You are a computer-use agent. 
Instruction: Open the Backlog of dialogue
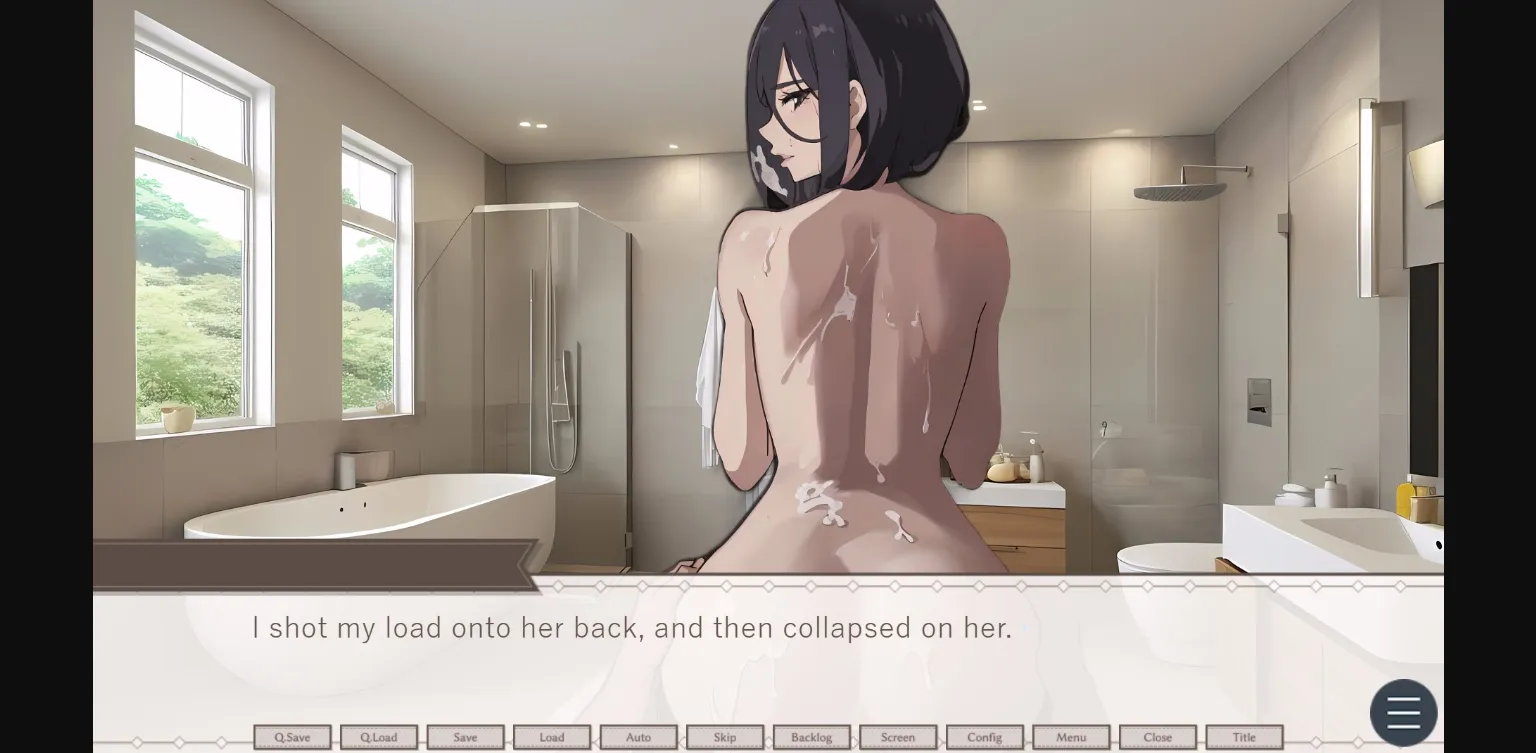tap(811, 737)
